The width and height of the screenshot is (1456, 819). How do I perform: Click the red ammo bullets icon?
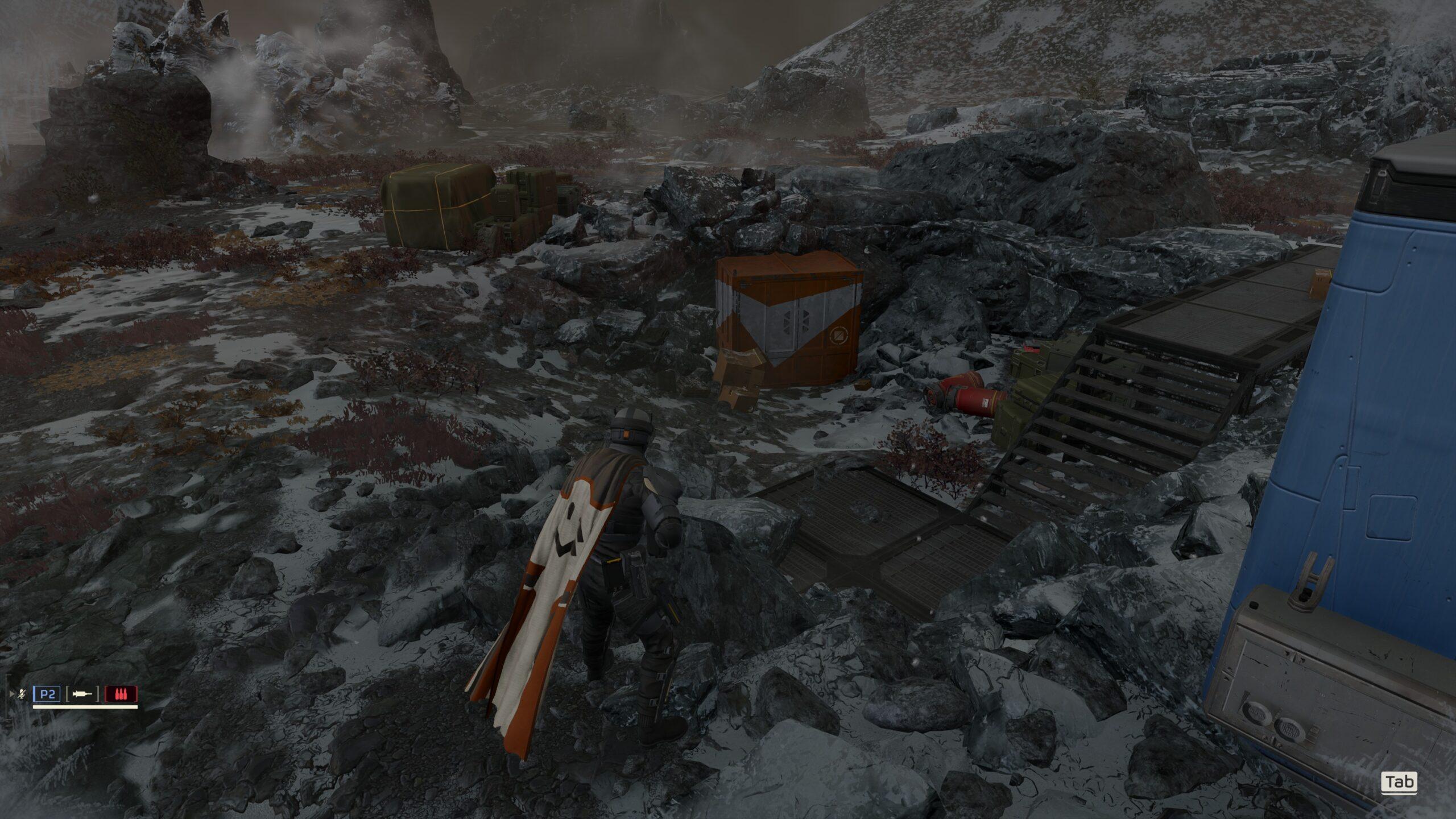121,694
